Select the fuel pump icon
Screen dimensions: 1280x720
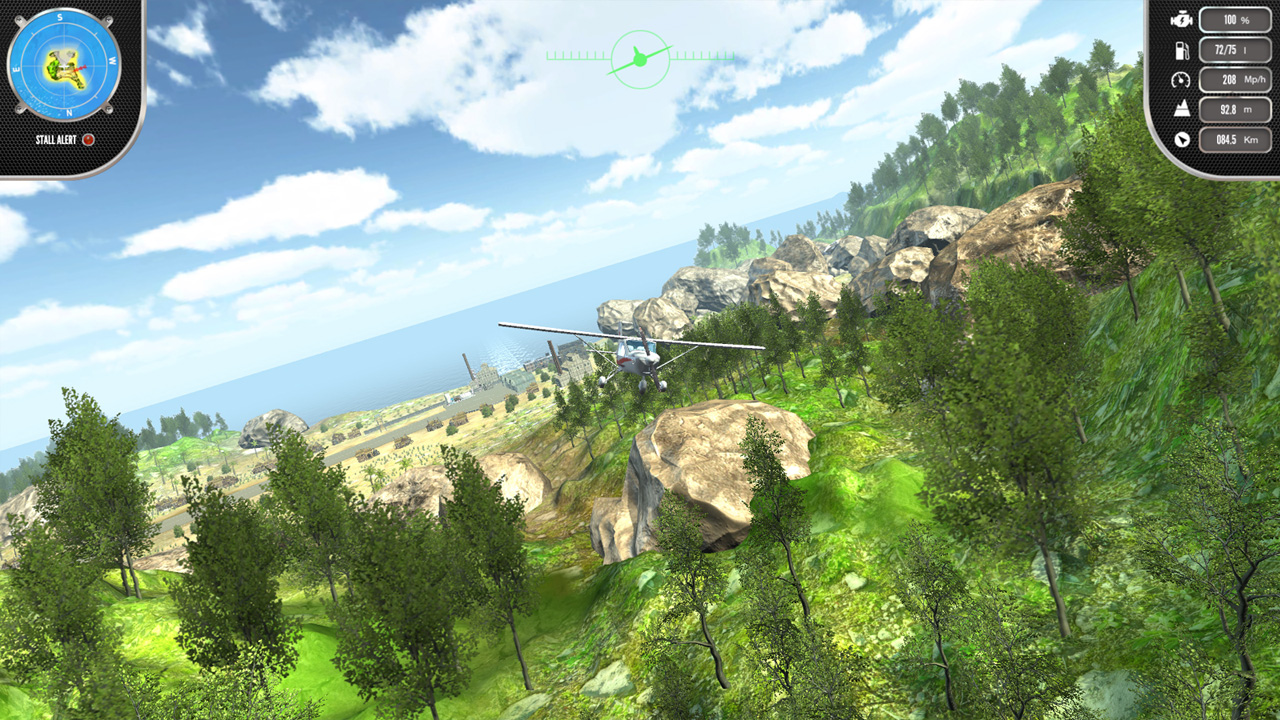point(1182,51)
